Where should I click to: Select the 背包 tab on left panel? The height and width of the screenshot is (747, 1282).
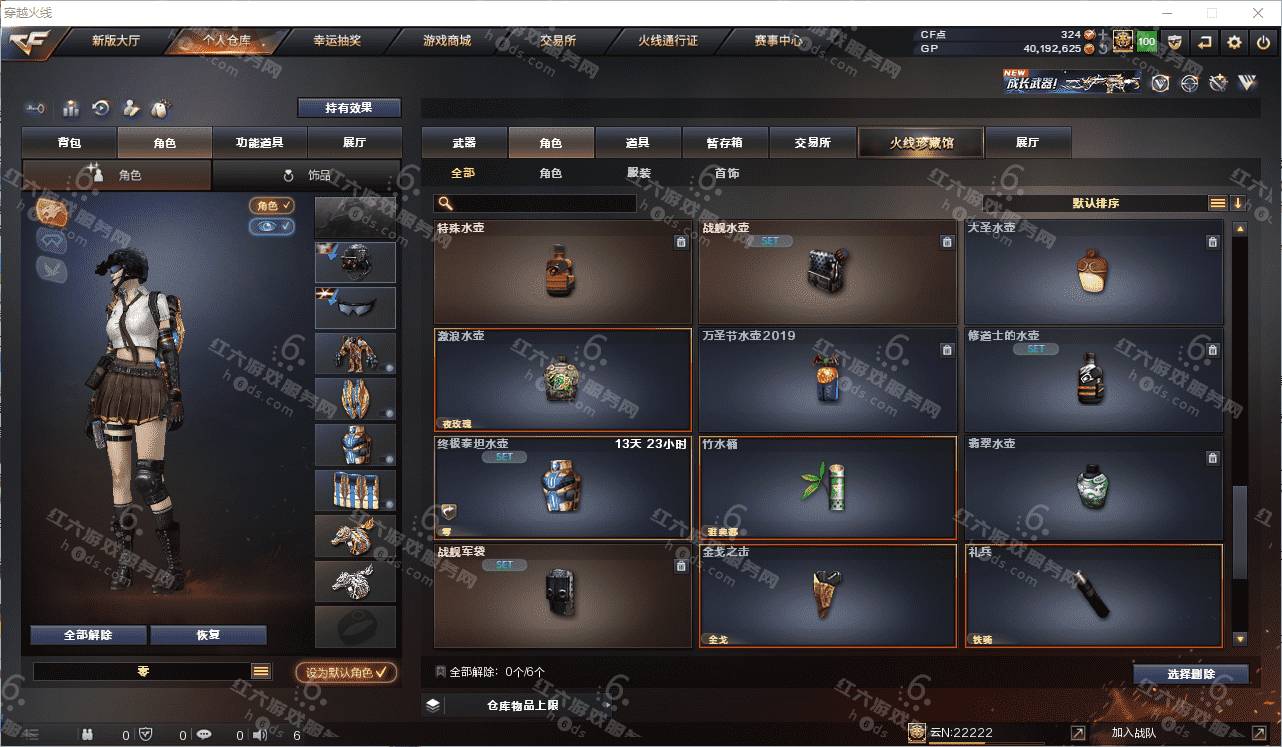69,143
